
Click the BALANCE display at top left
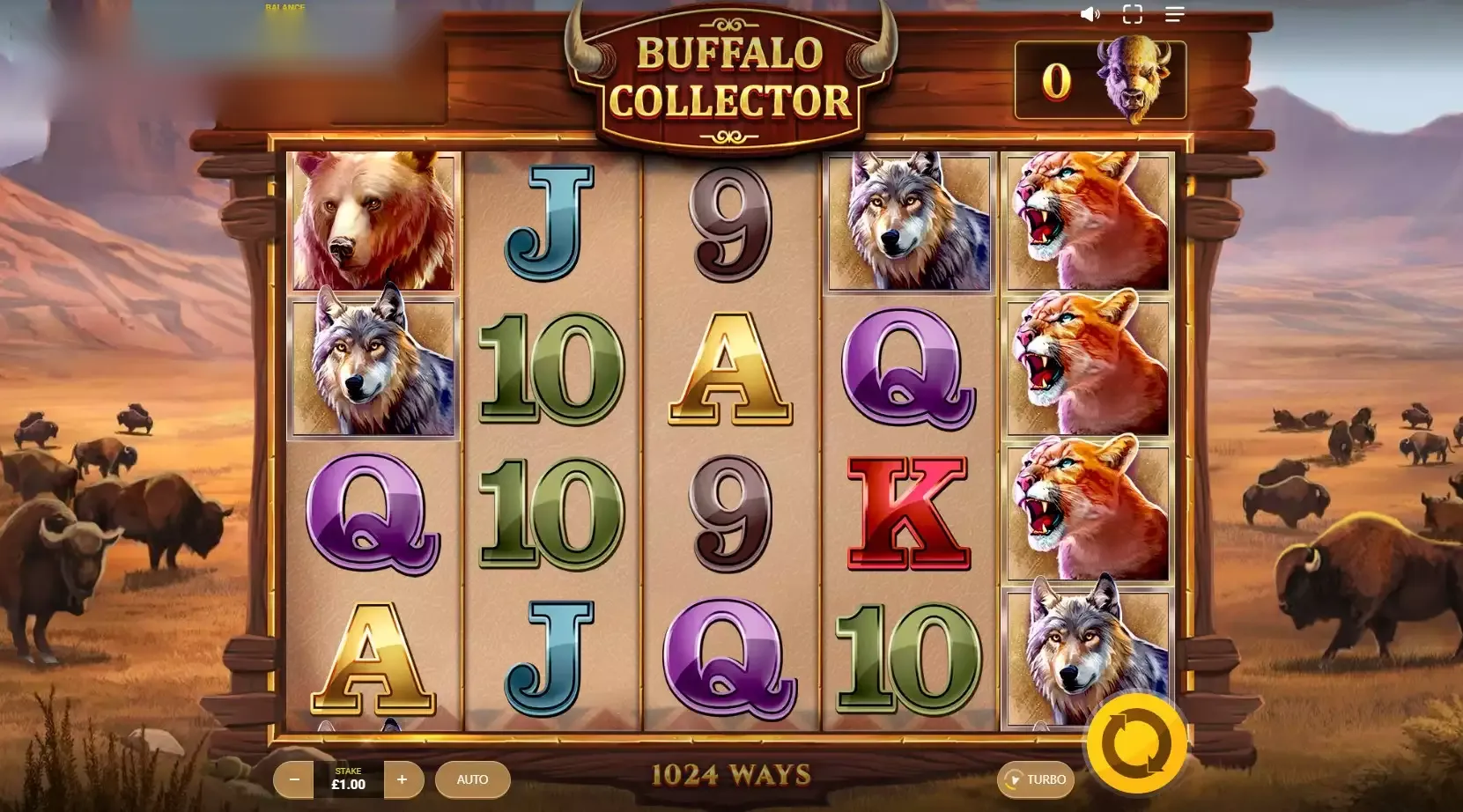click(x=284, y=9)
